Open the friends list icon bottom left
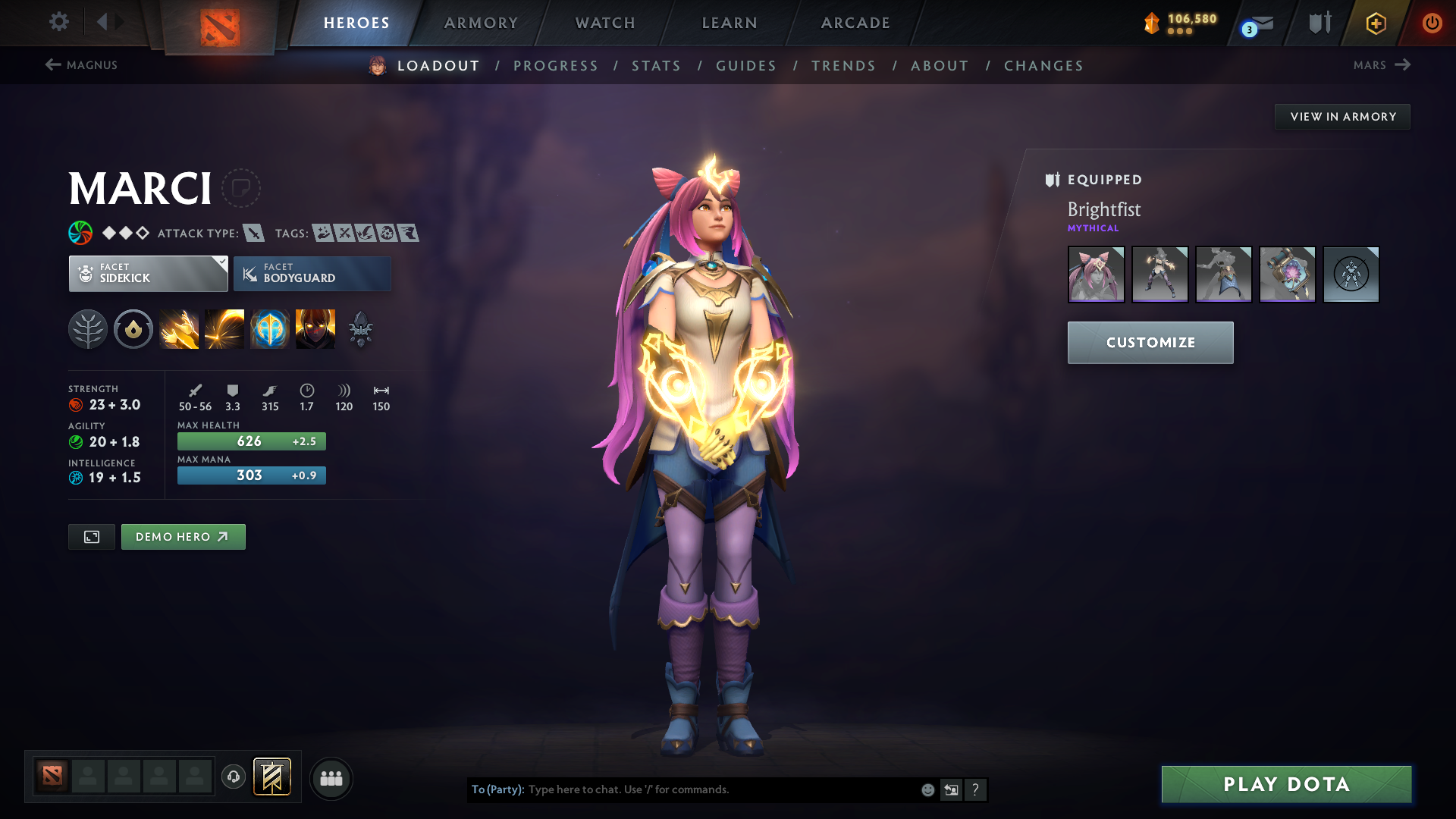 (x=331, y=778)
